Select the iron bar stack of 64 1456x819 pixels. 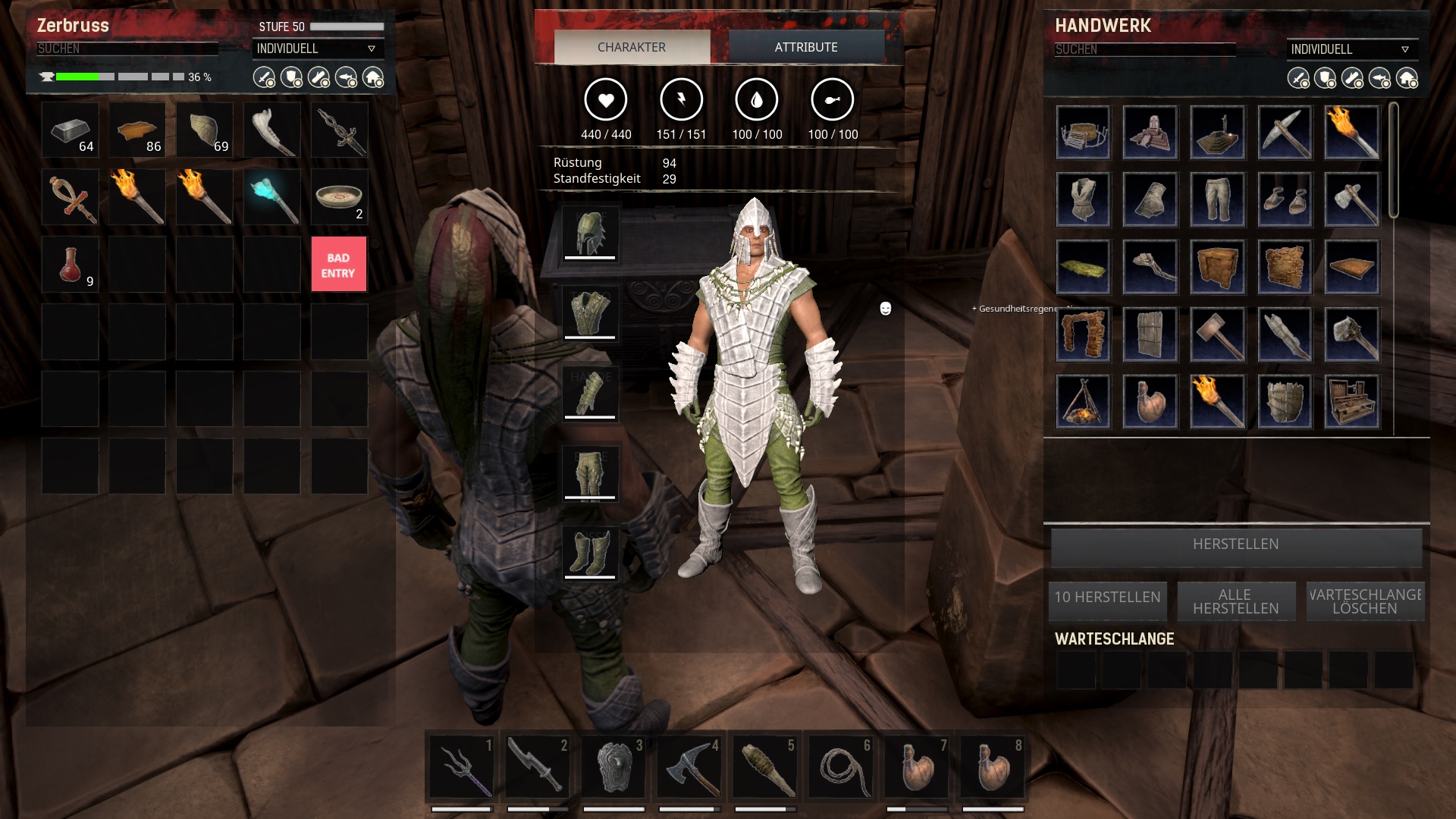pyautogui.click(x=70, y=130)
